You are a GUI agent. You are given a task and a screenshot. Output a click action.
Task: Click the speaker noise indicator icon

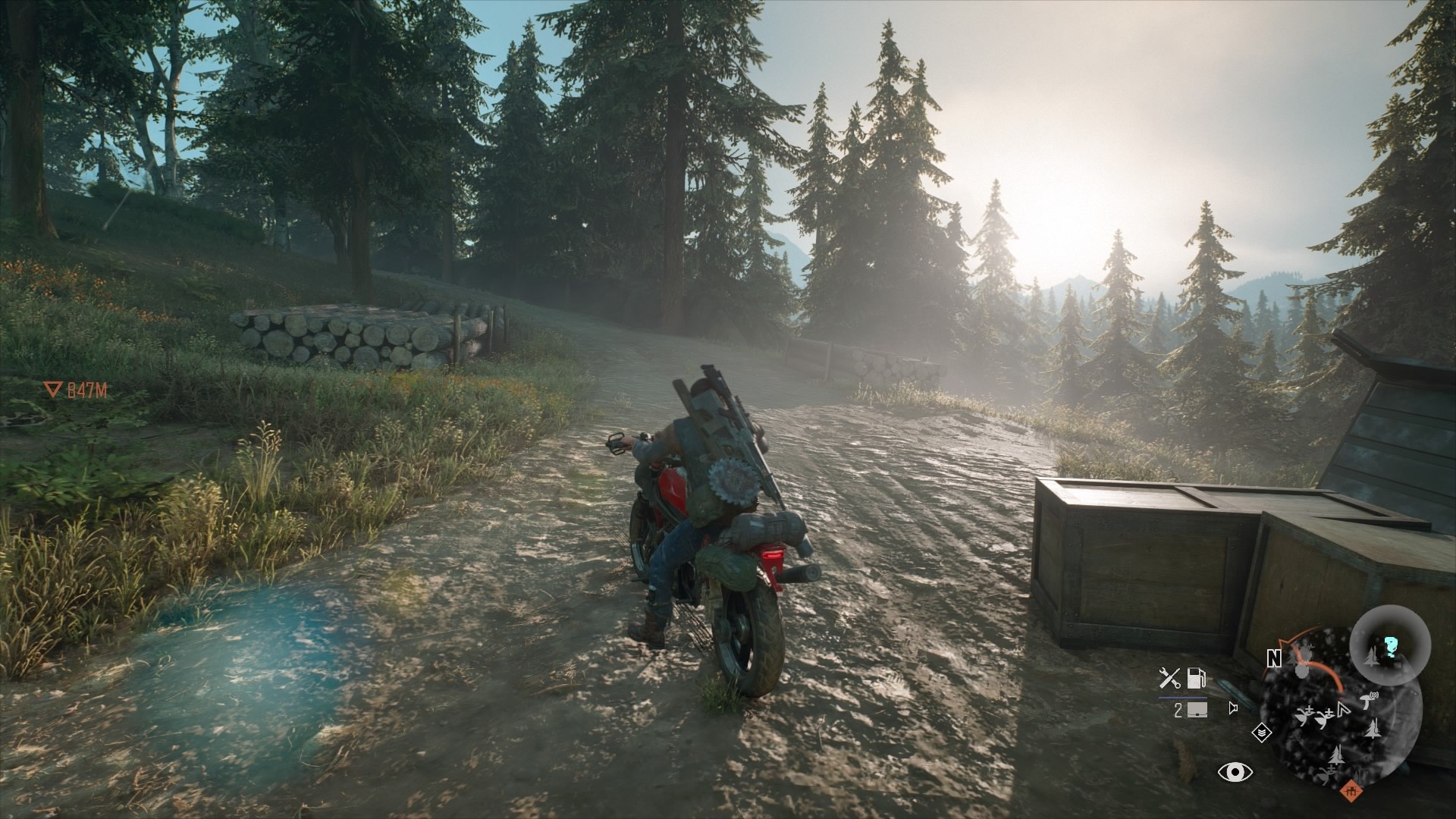(1234, 710)
